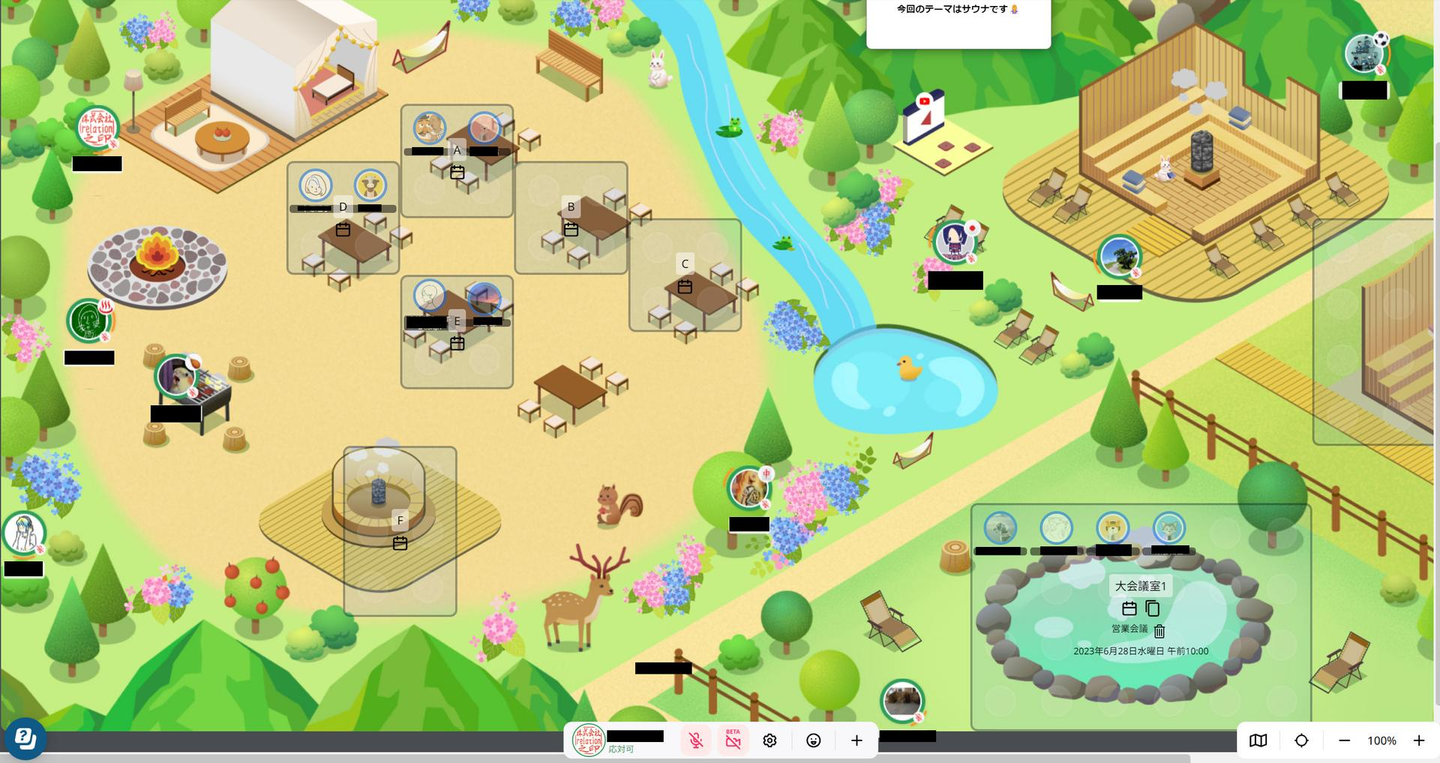
Task: Open the calendar for meeting area A
Action: tap(458, 172)
